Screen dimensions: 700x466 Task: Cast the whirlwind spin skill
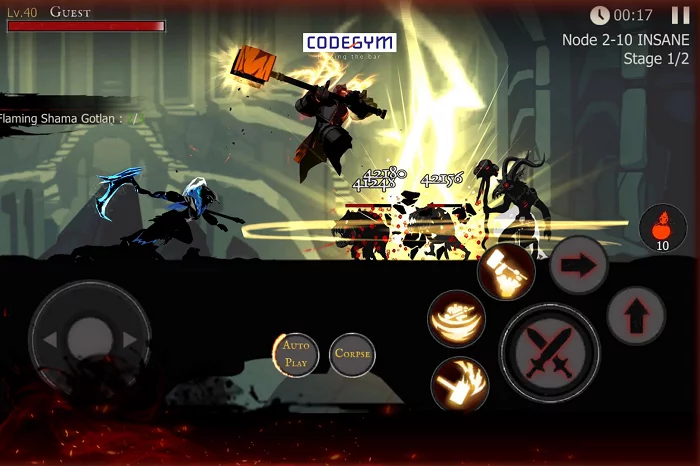(456, 319)
